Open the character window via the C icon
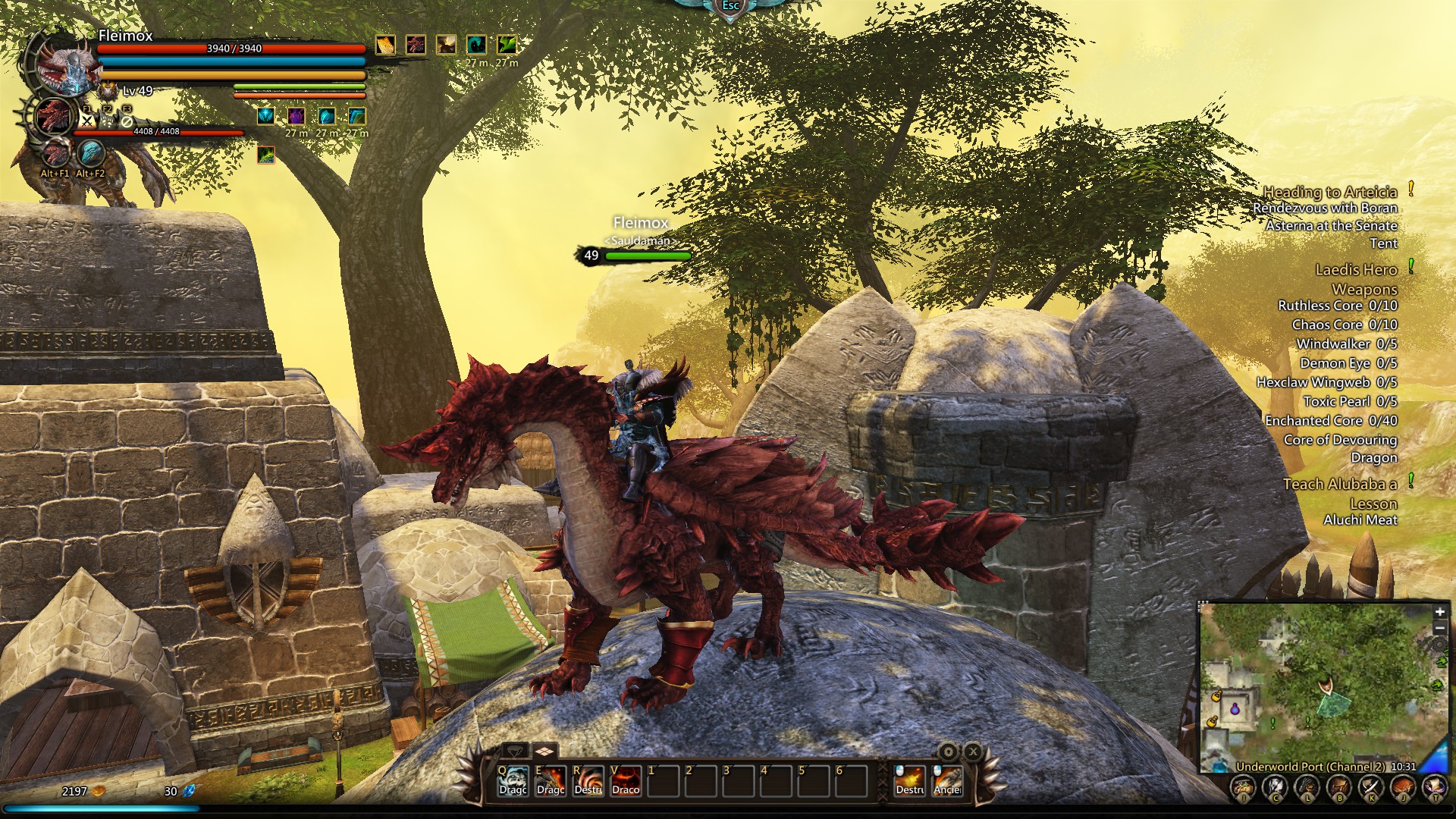The height and width of the screenshot is (819, 1456). [1276, 786]
